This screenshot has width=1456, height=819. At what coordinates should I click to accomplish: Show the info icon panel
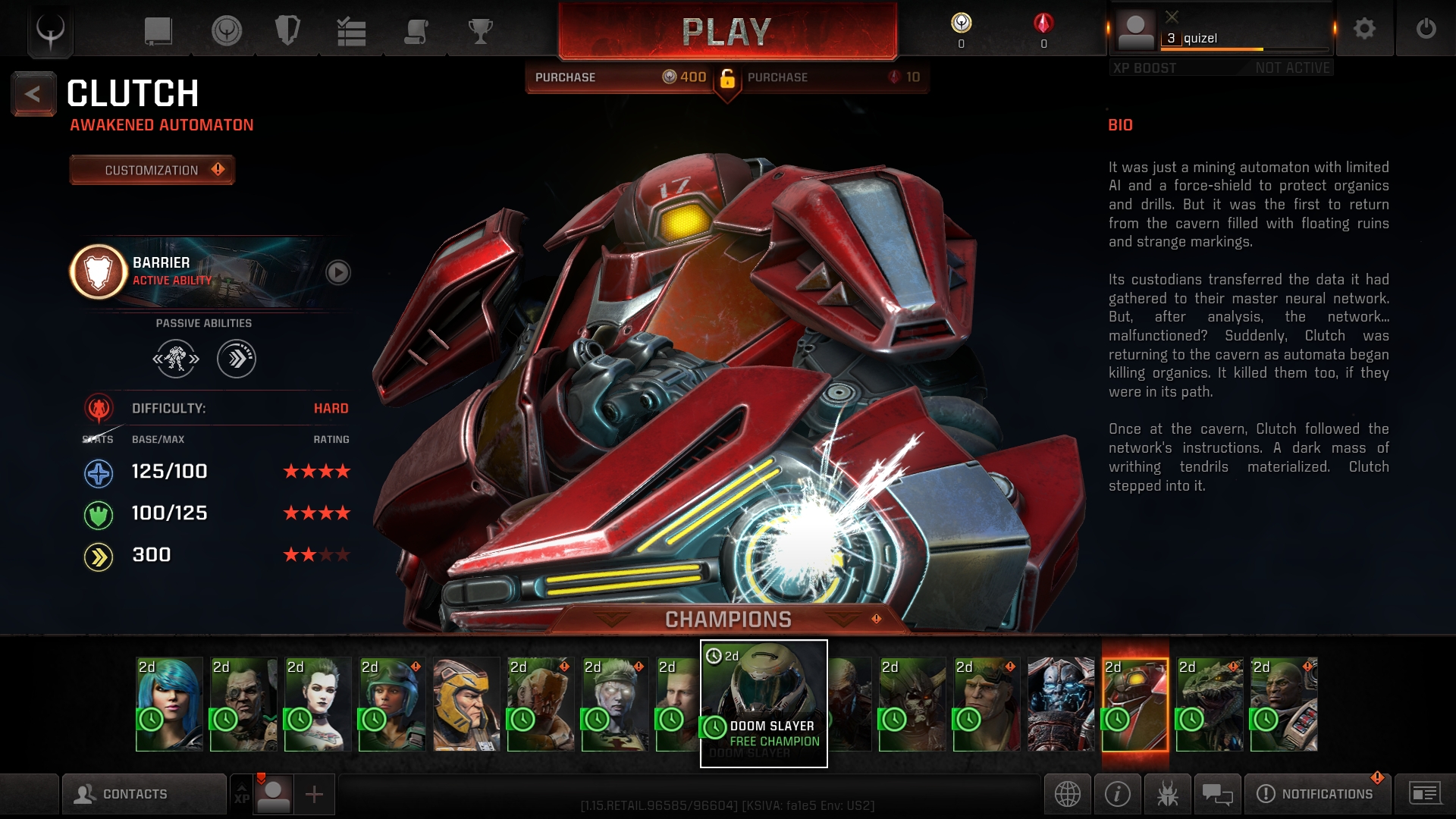point(1117,794)
